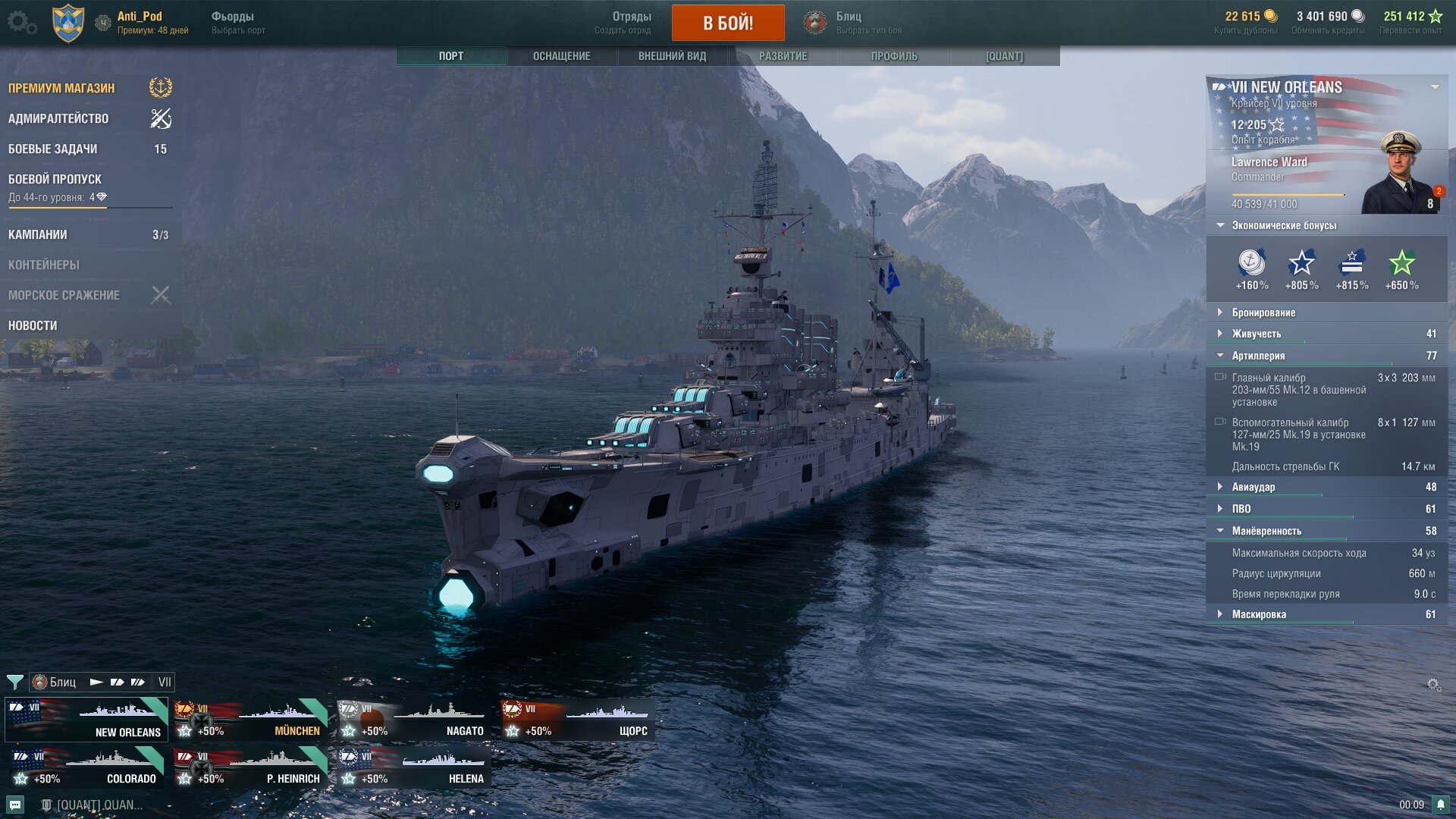The height and width of the screenshot is (819, 1456).
Task: Switch to the ОСНАЩЕНИЕ tab
Action: [561, 56]
